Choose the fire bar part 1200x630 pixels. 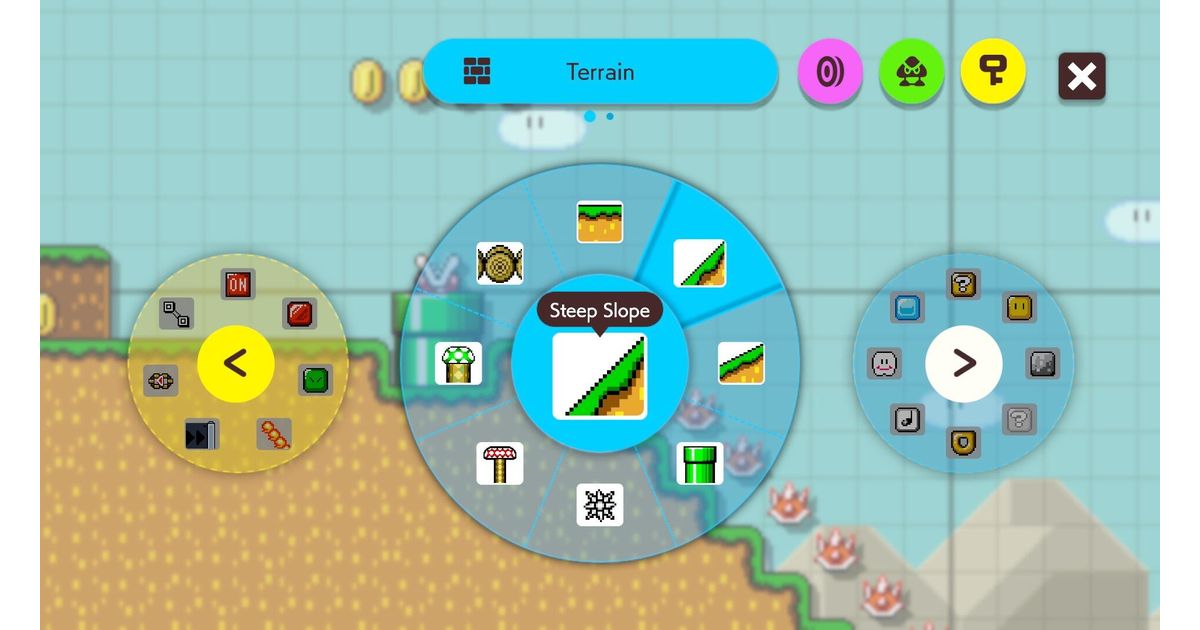pyautogui.click(x=274, y=434)
